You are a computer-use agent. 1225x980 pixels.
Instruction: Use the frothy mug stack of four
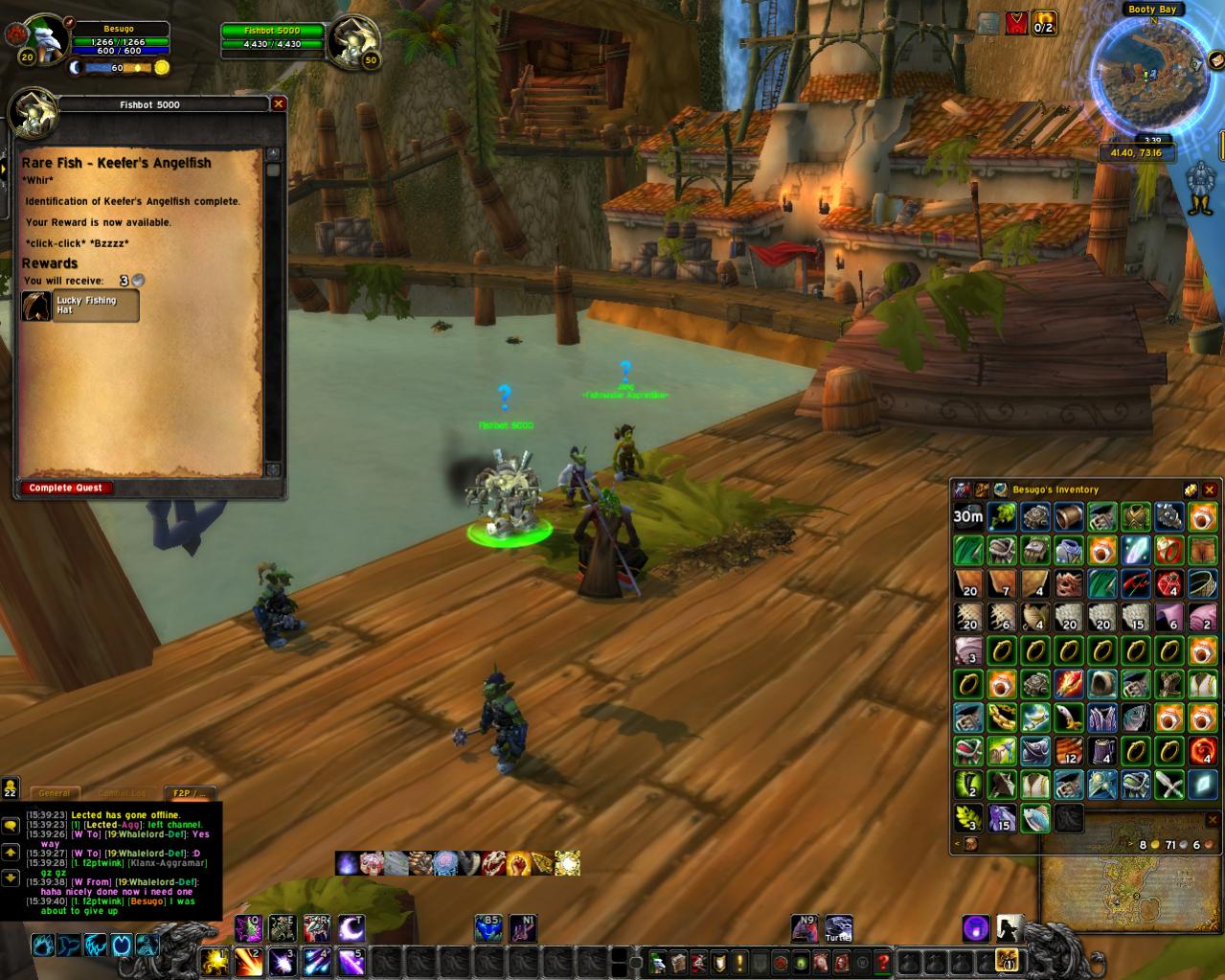(x=1103, y=751)
